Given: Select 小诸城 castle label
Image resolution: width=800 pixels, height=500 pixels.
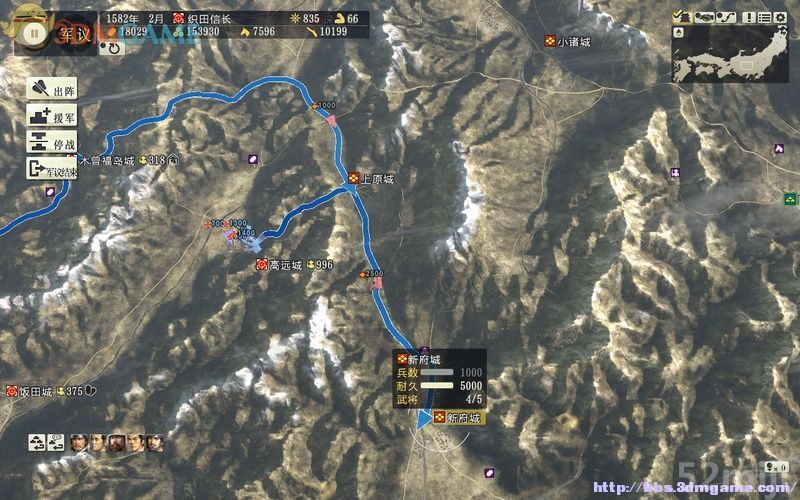Looking at the screenshot, I should (x=574, y=41).
